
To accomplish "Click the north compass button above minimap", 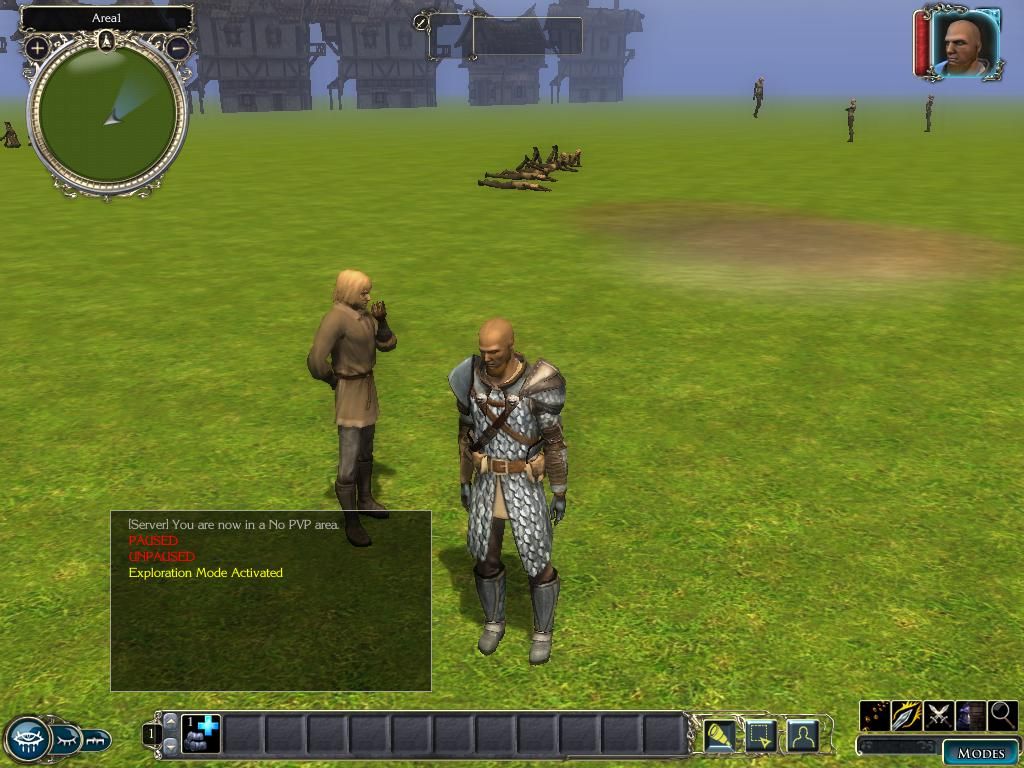I will 107,41.
